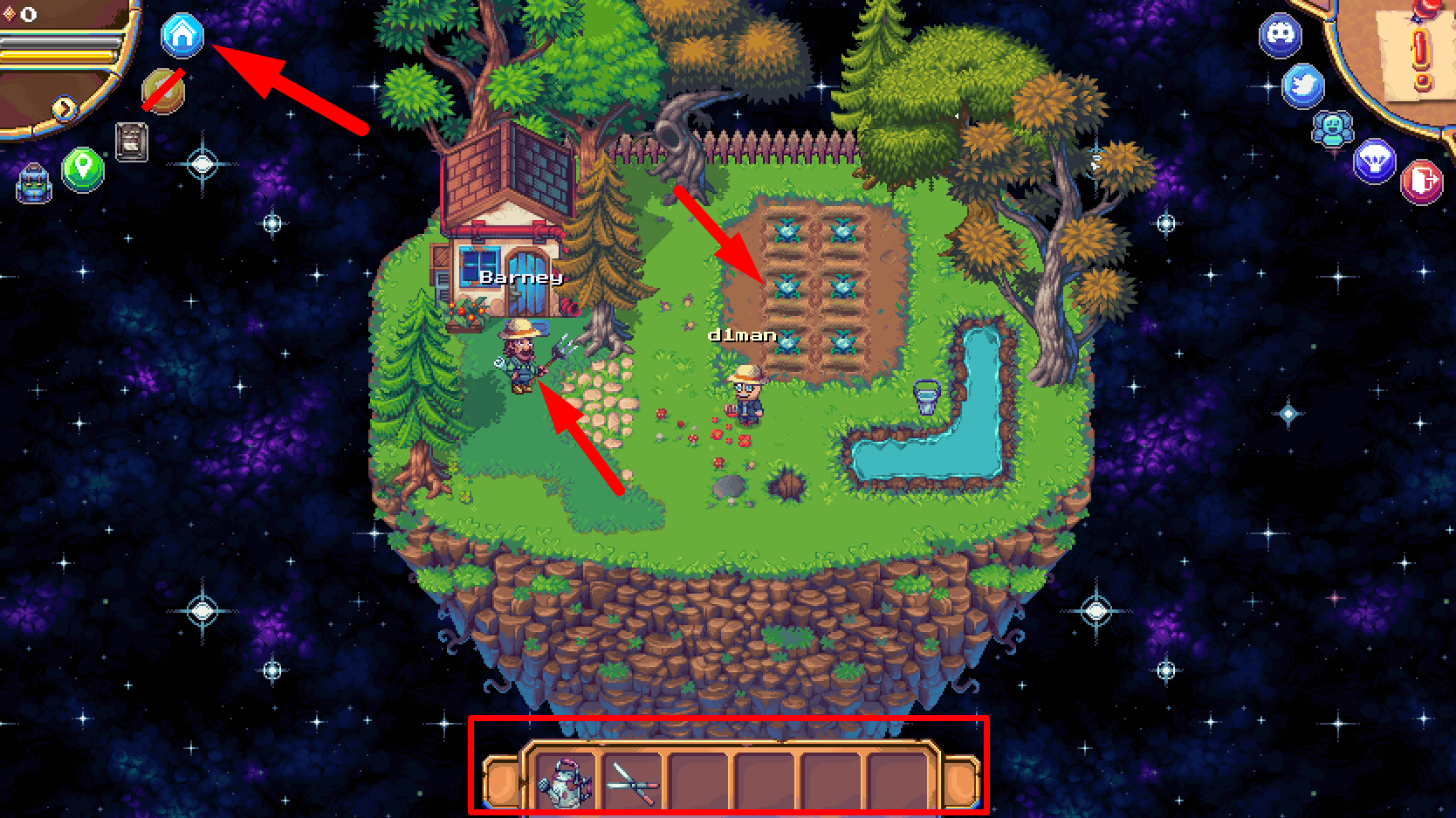Open the backpack inventory

point(34,182)
